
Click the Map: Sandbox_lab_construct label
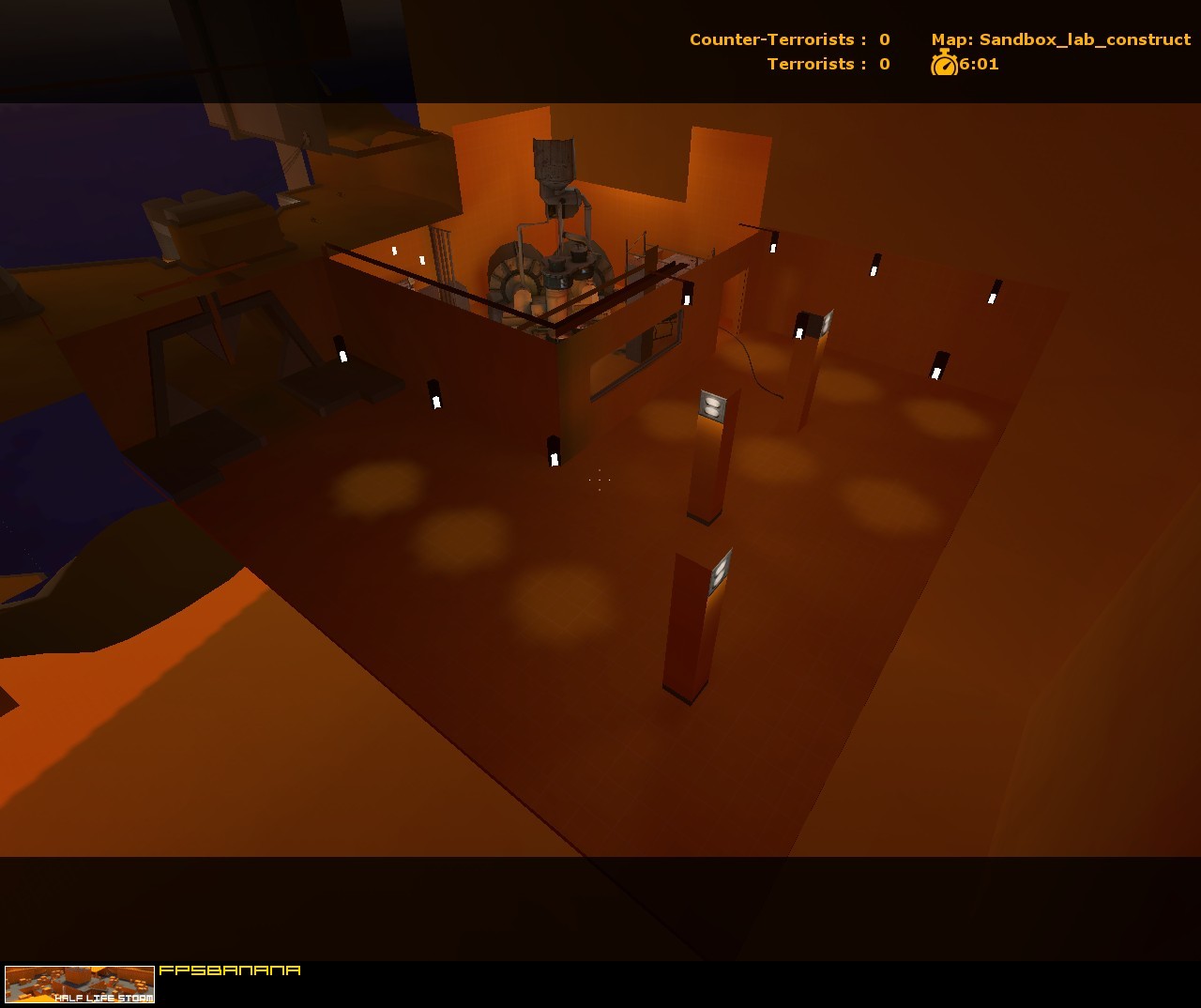point(1058,39)
